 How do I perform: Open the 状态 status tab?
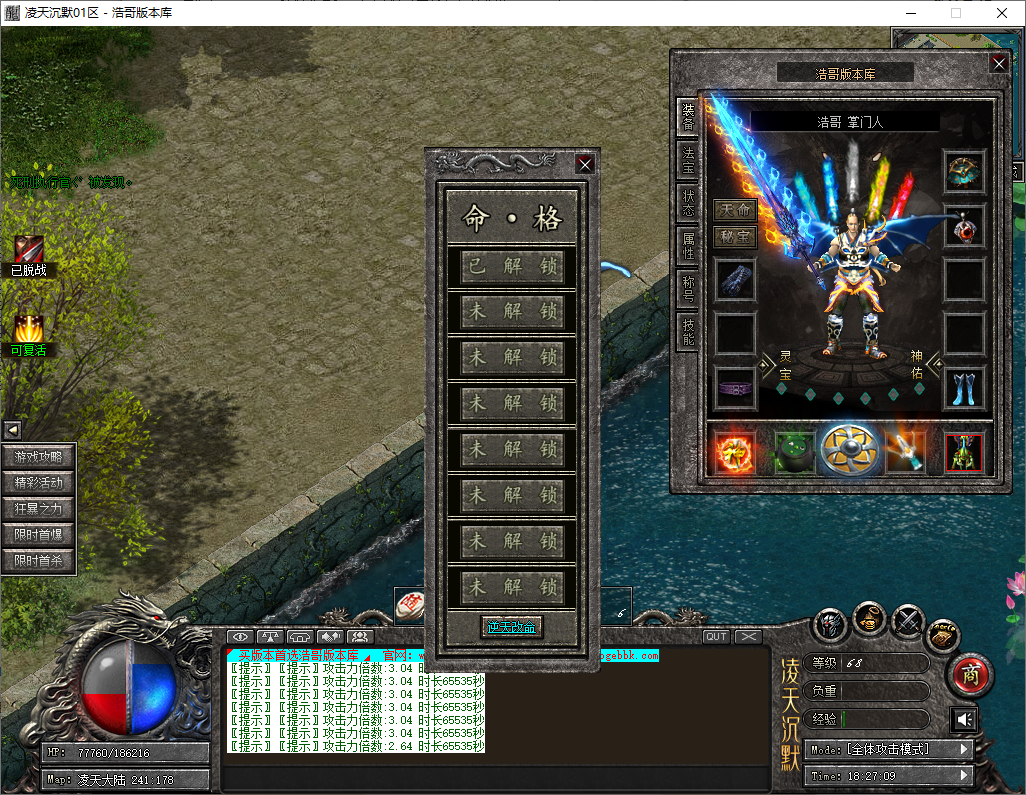tap(688, 201)
